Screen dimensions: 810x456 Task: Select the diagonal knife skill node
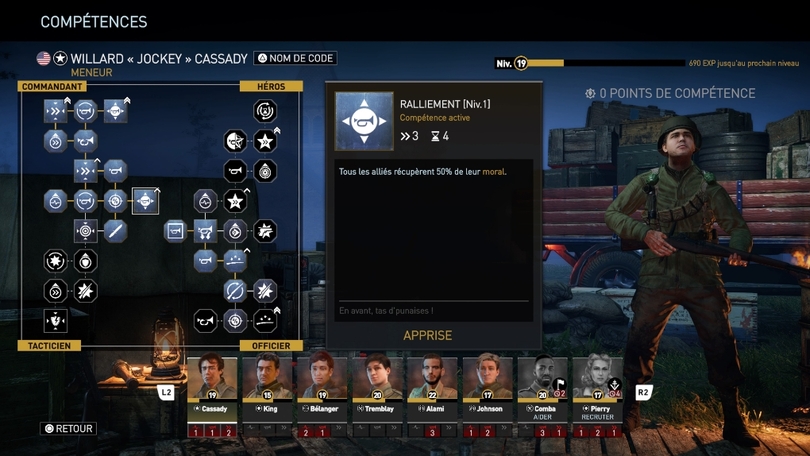[116, 231]
